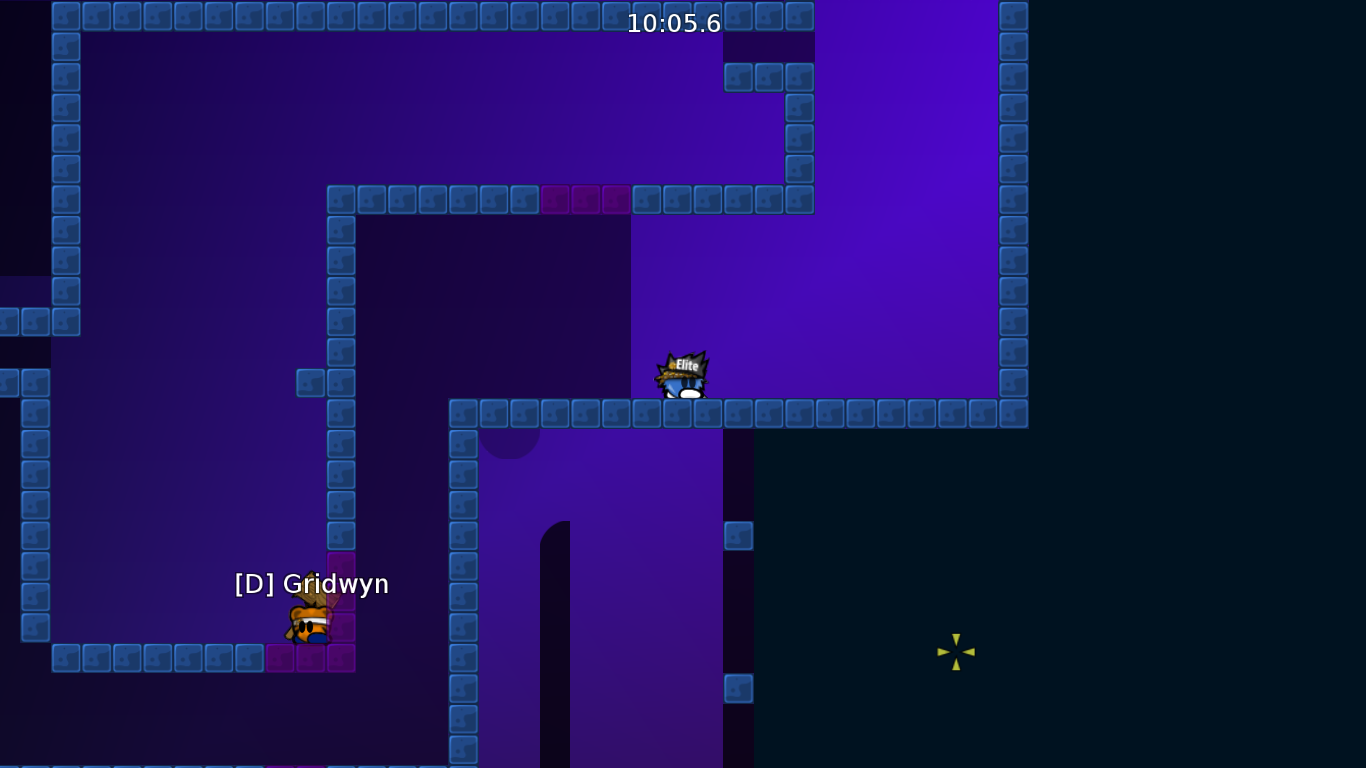Click the single floating block left of the wall
Image resolution: width=1366 pixels, height=768 pixels.
tap(310, 384)
